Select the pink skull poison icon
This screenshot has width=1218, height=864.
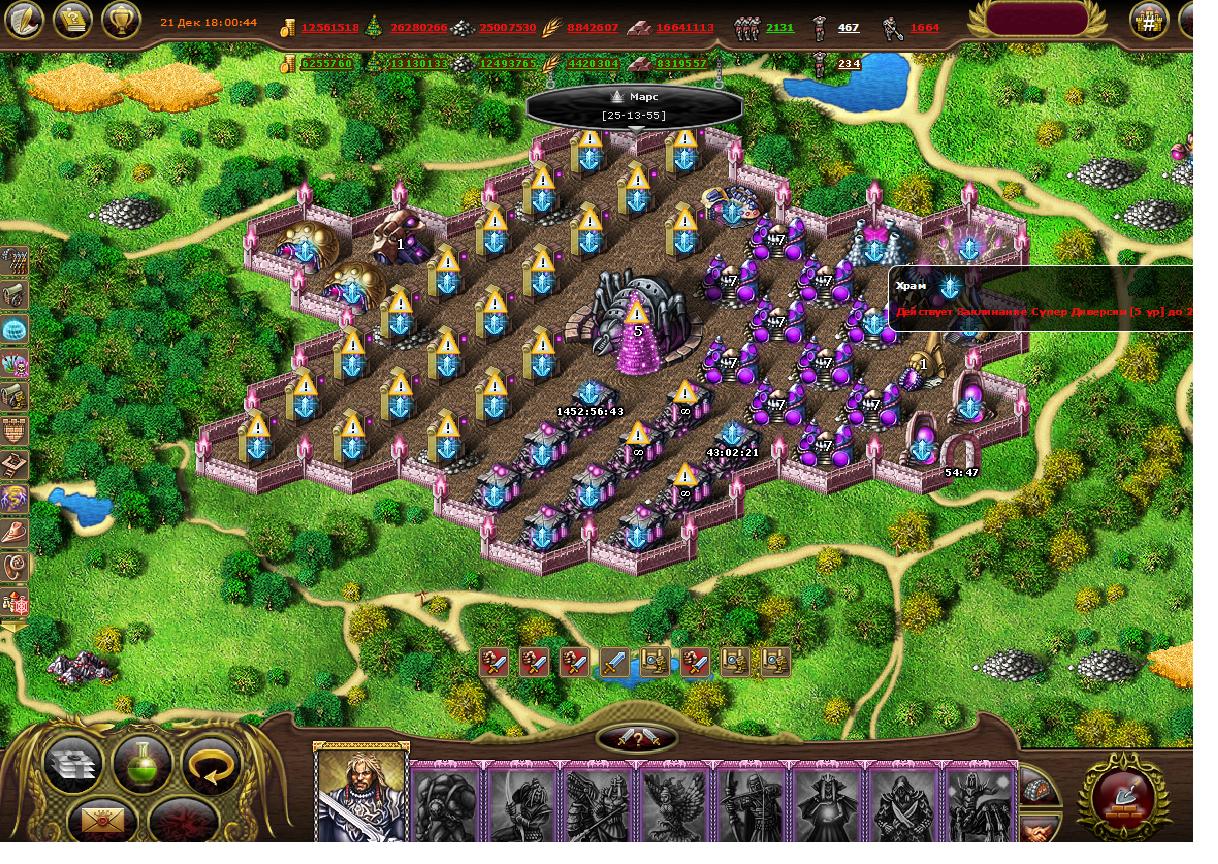pyautogui.click(x=15, y=363)
